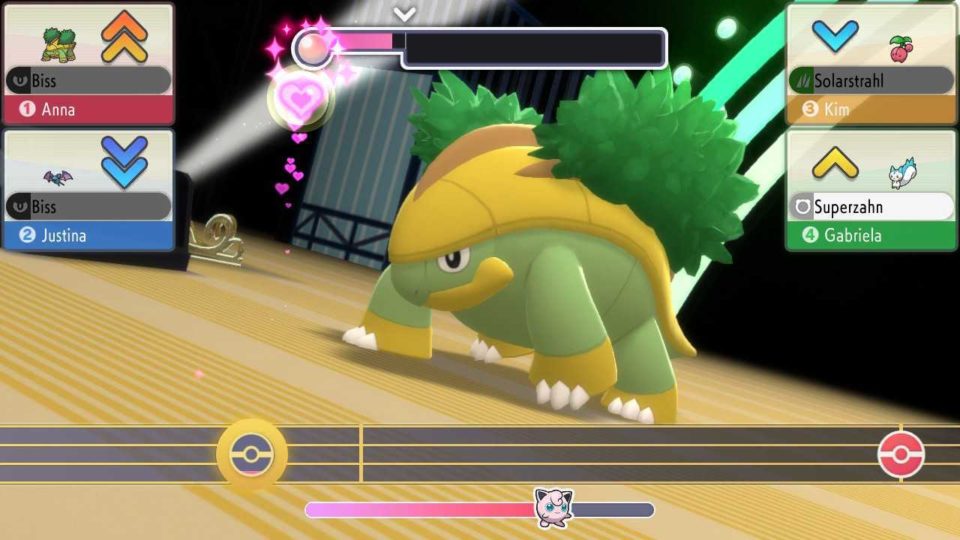Screen dimensions: 960x540
Task: Click the Cherubi icon in Kim's panel
Action: pos(902,47)
